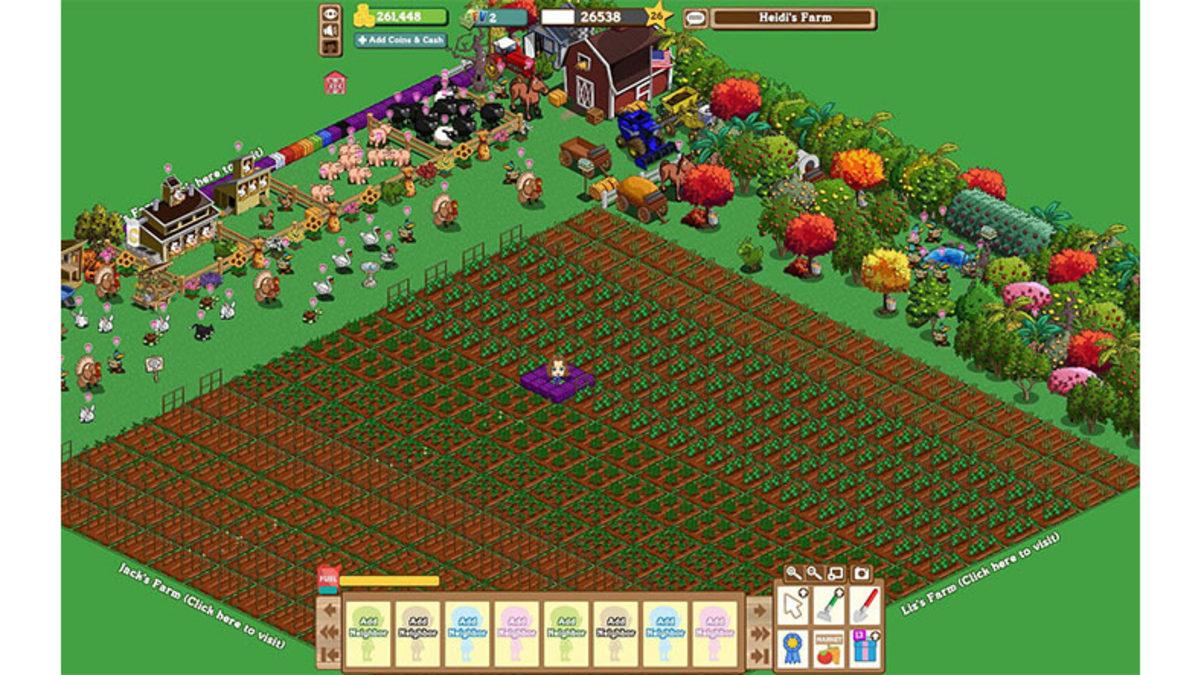Click the first green Add Neighbor slot

click(369, 634)
